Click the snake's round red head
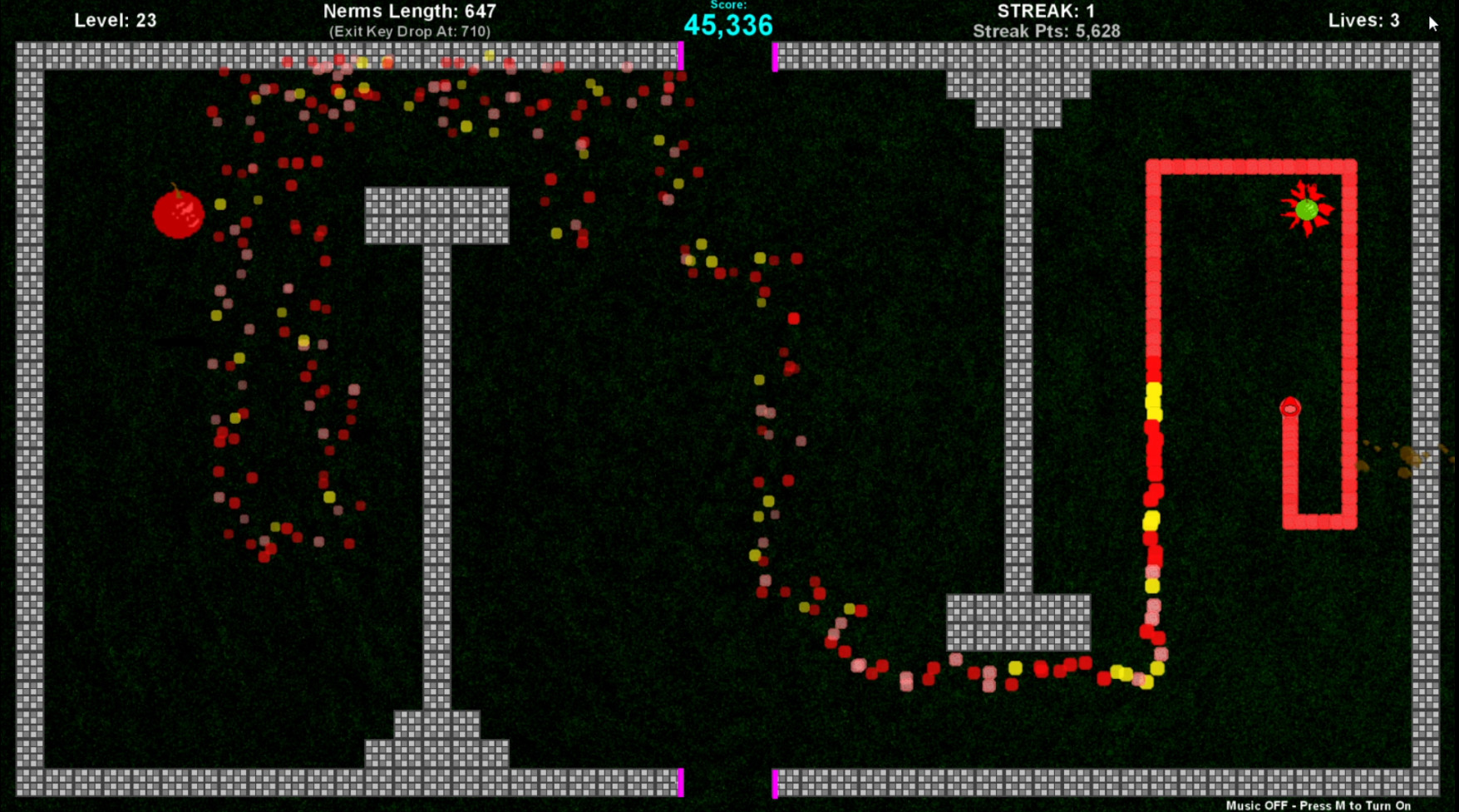Image resolution: width=1459 pixels, height=812 pixels. [x=1289, y=409]
